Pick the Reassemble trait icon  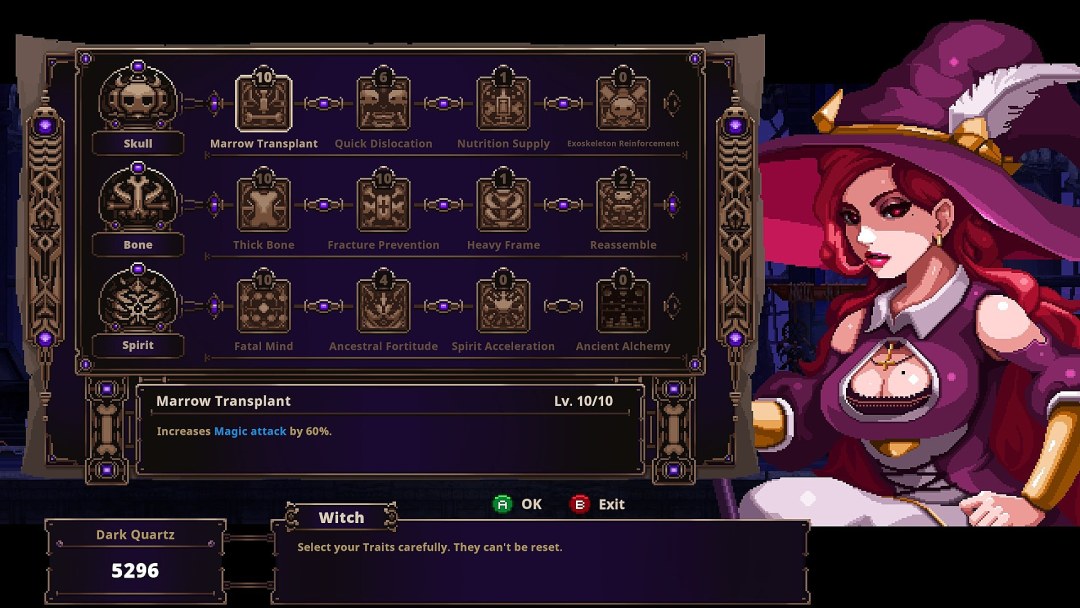pyautogui.click(x=623, y=205)
